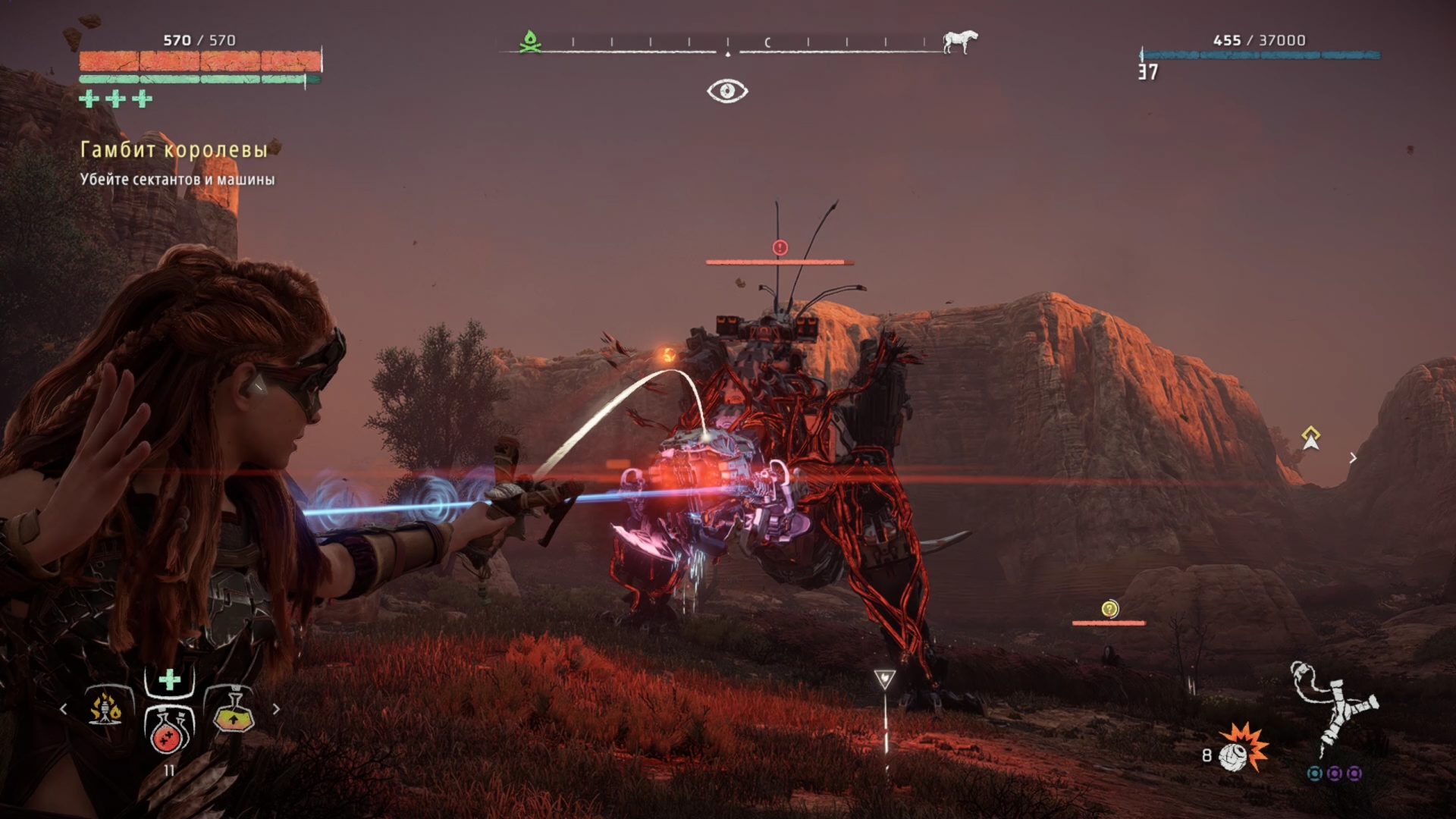Select the sling weapon icon
The width and height of the screenshot is (1456, 819).
[x=1335, y=709]
